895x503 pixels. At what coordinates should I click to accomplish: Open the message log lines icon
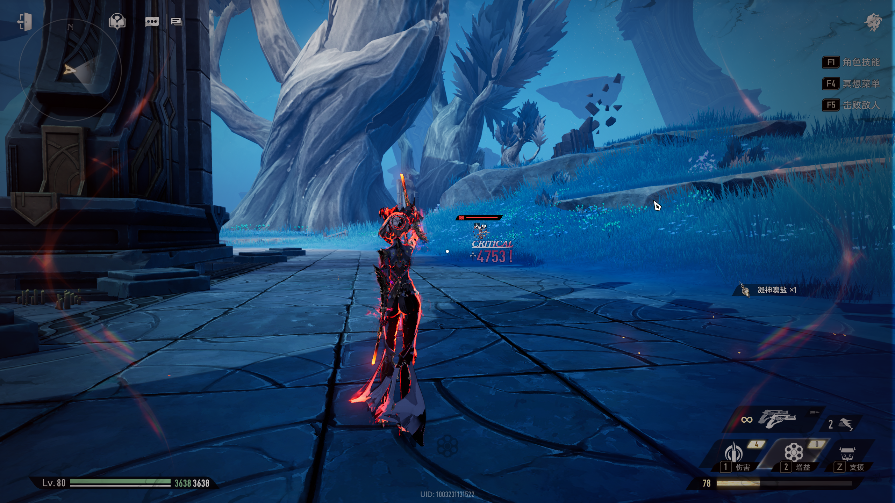pyautogui.click(x=176, y=20)
